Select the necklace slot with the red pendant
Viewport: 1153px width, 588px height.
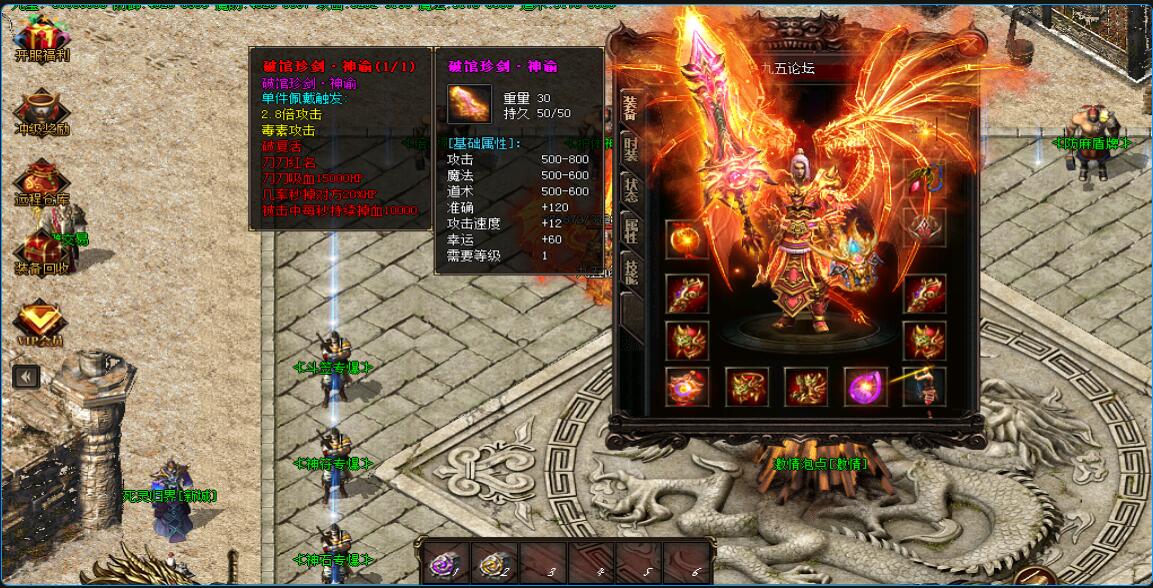click(x=923, y=181)
